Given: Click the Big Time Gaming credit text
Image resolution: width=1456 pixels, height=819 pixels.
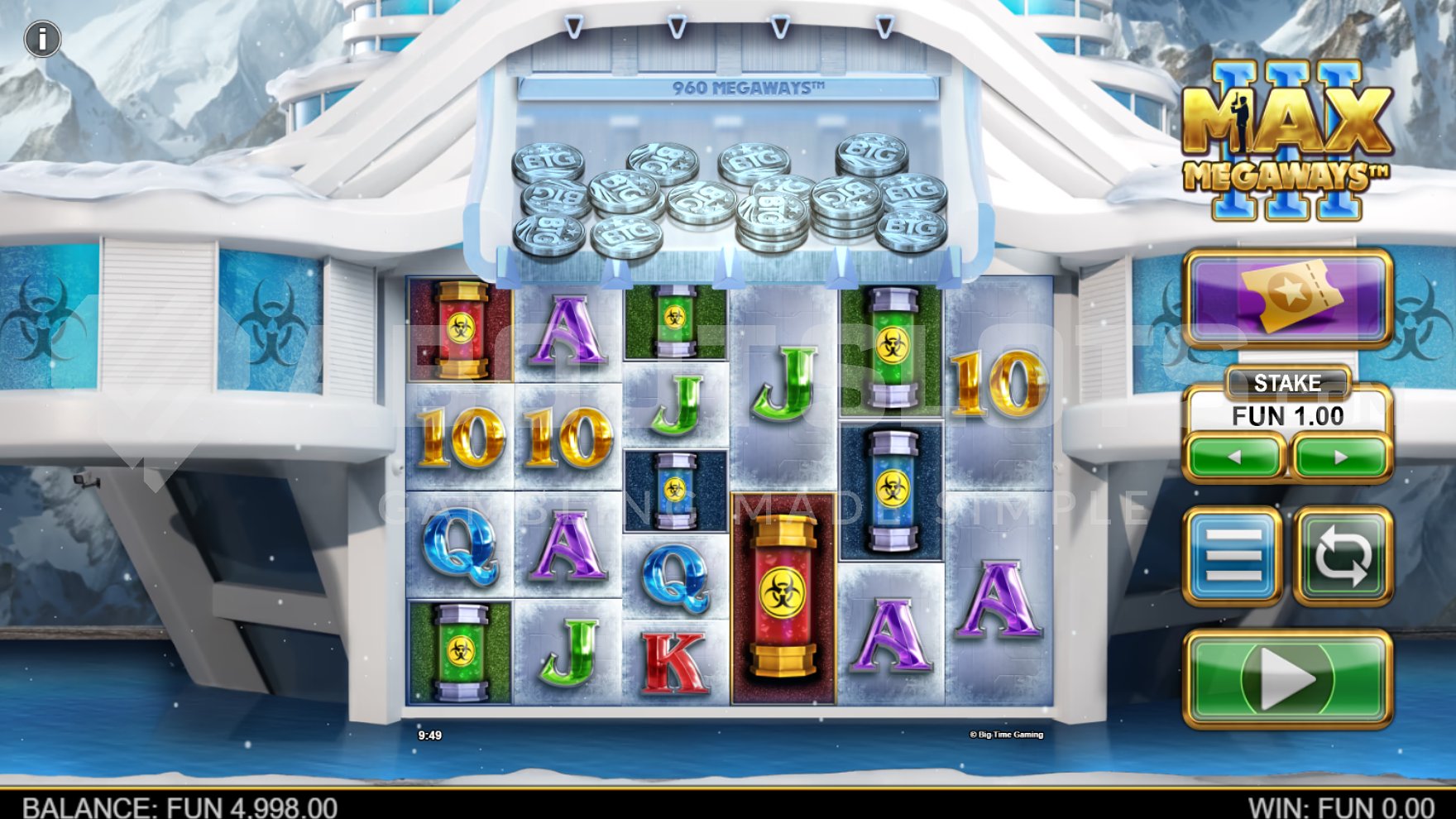Looking at the screenshot, I should [x=1006, y=733].
